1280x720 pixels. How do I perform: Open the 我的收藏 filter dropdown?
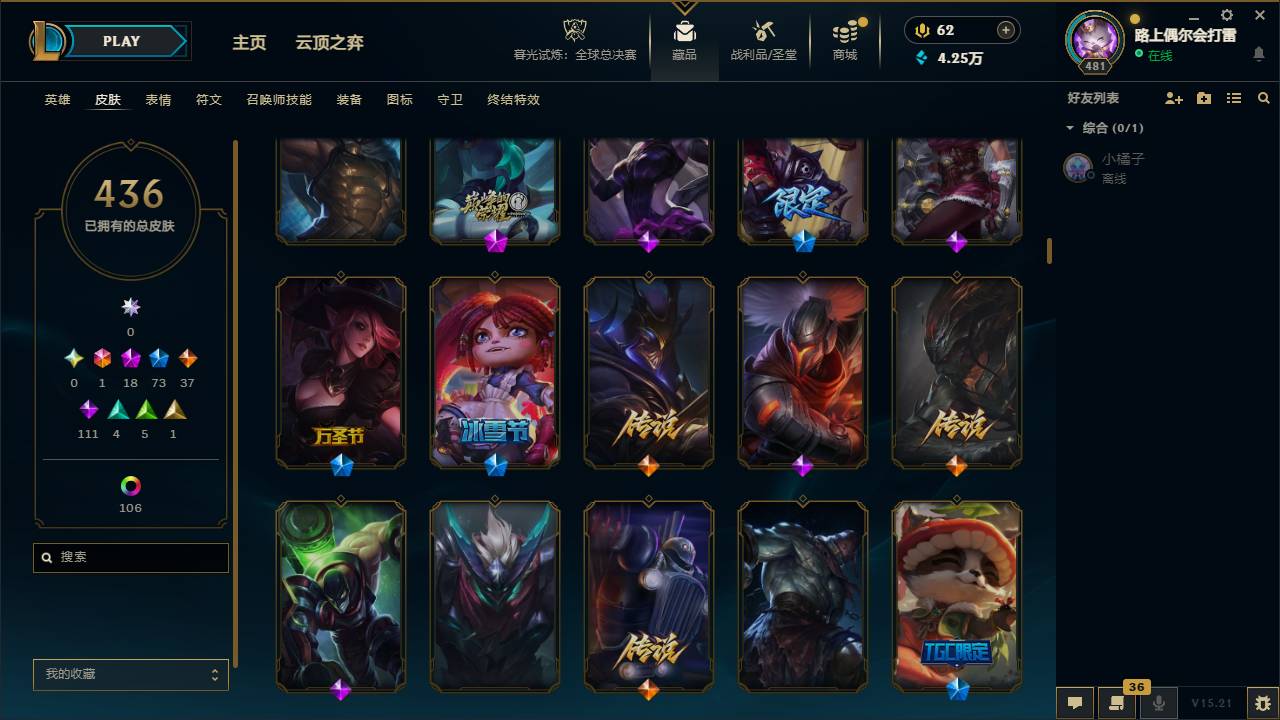130,675
